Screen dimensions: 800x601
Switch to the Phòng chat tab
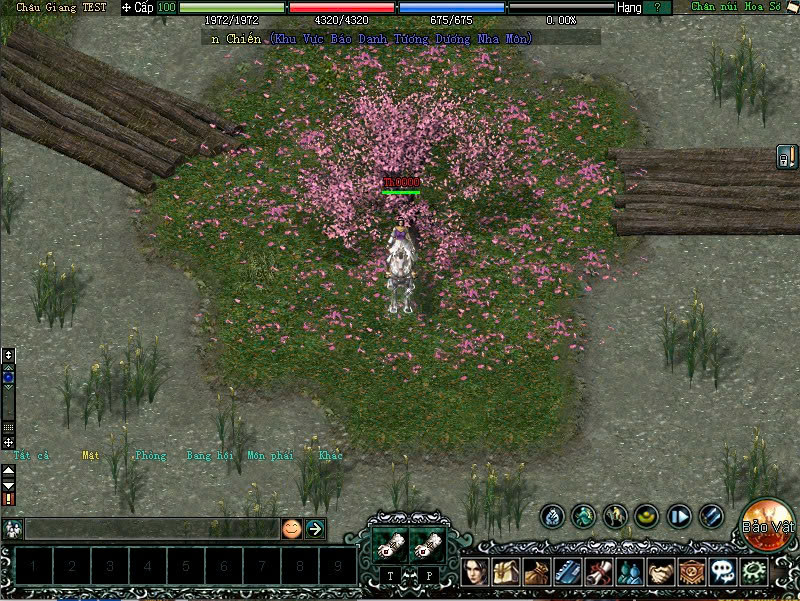(x=150, y=456)
